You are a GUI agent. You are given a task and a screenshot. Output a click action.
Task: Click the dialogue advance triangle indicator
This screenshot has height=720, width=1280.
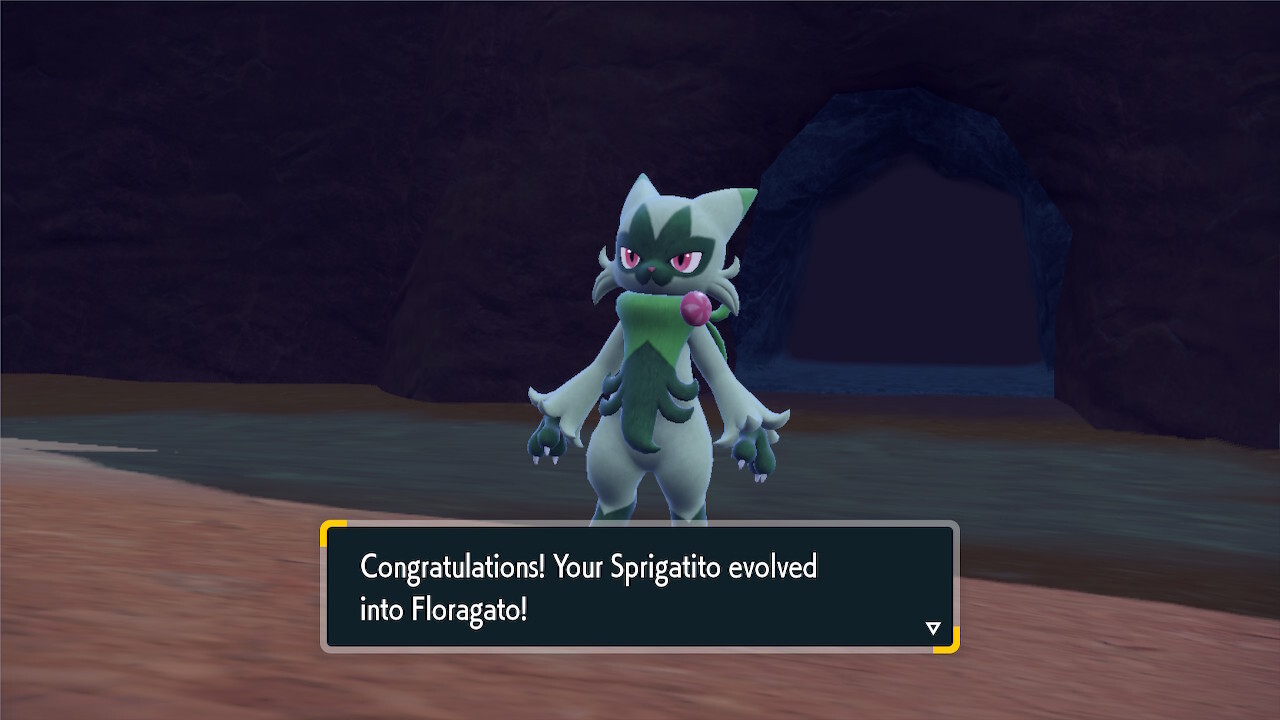933,628
